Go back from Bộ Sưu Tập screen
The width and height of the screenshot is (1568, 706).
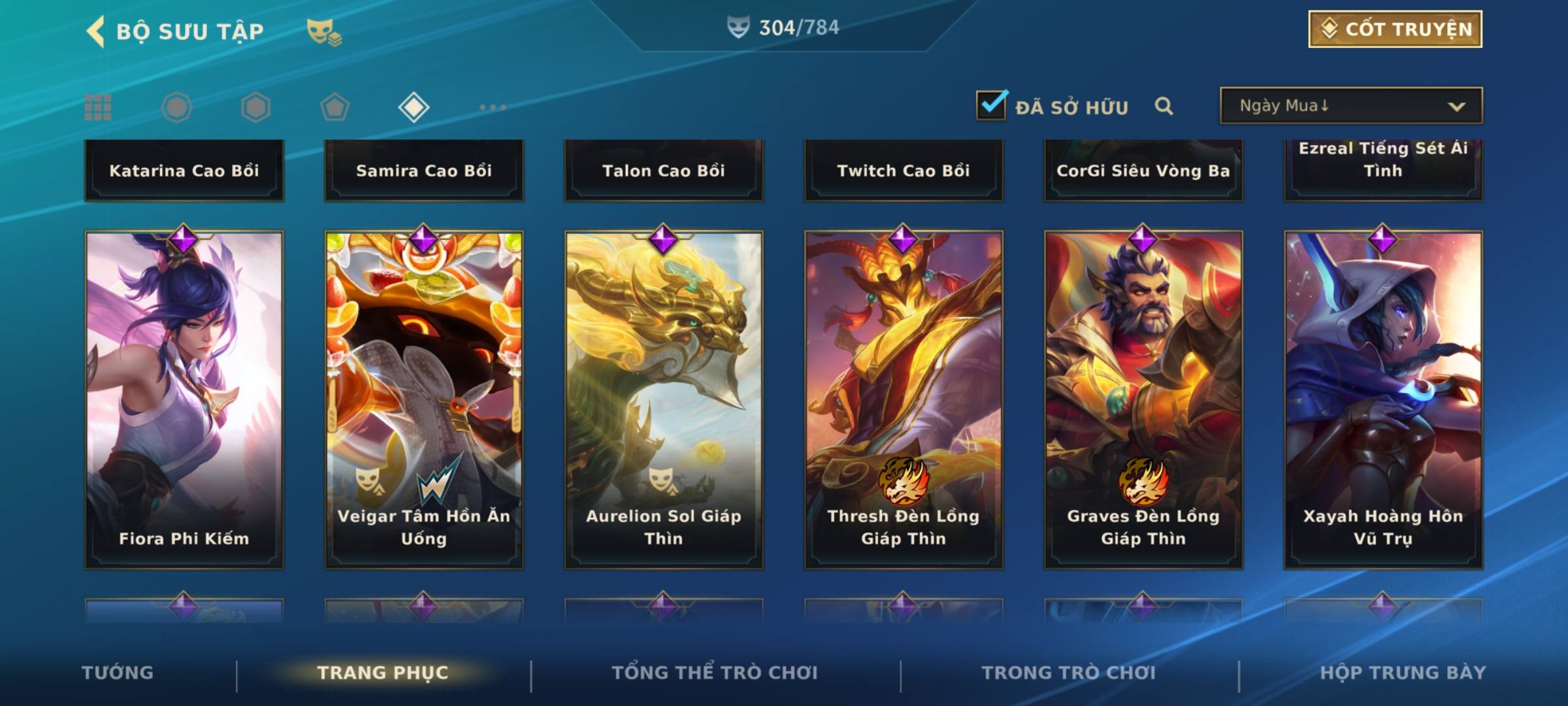96,31
